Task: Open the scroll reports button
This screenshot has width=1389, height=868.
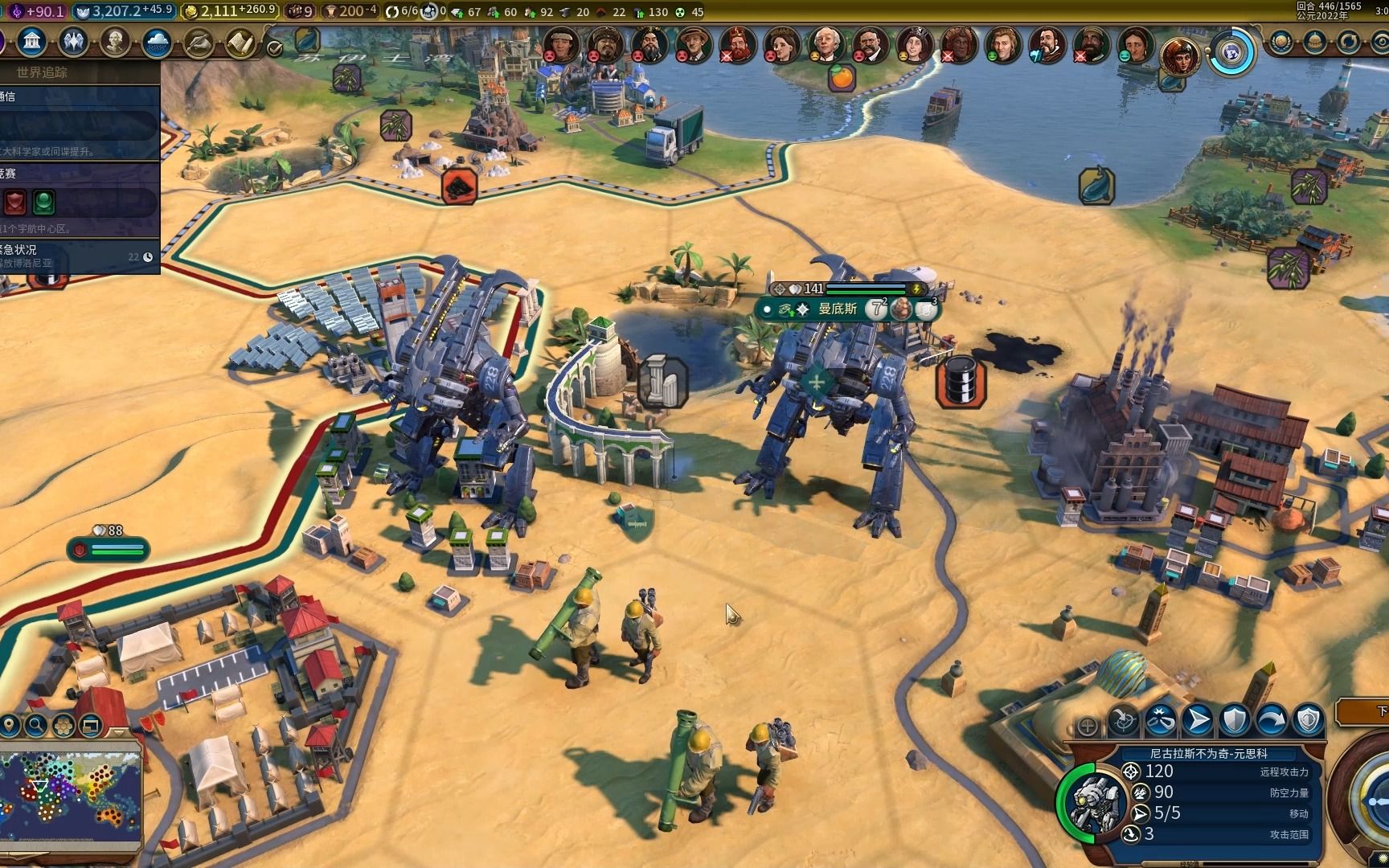Action: [240, 43]
